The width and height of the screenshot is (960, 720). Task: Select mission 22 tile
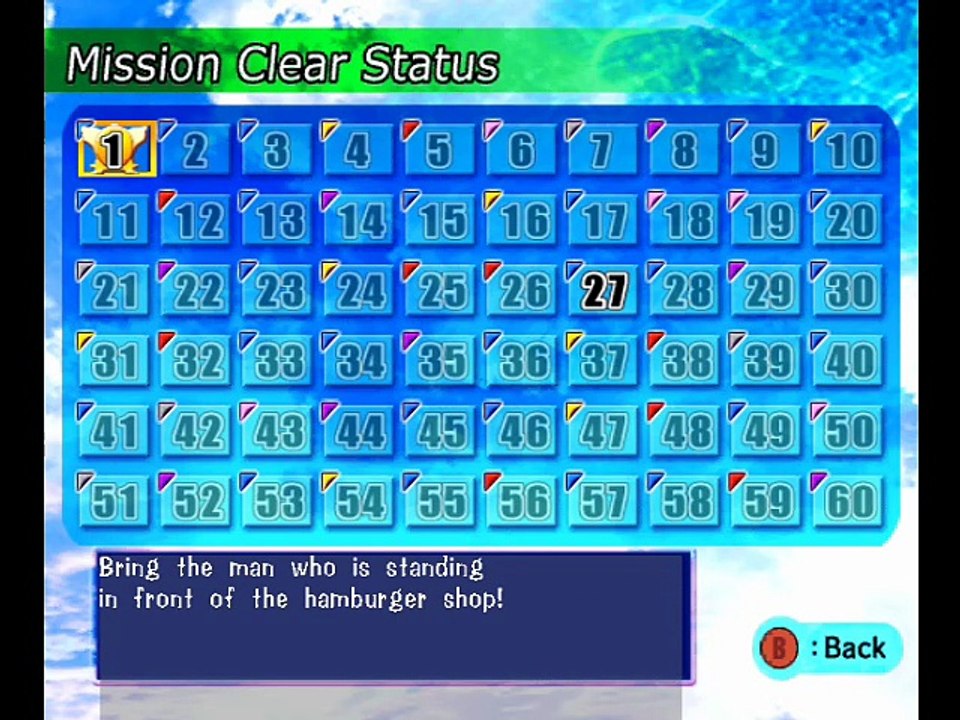[x=196, y=291]
